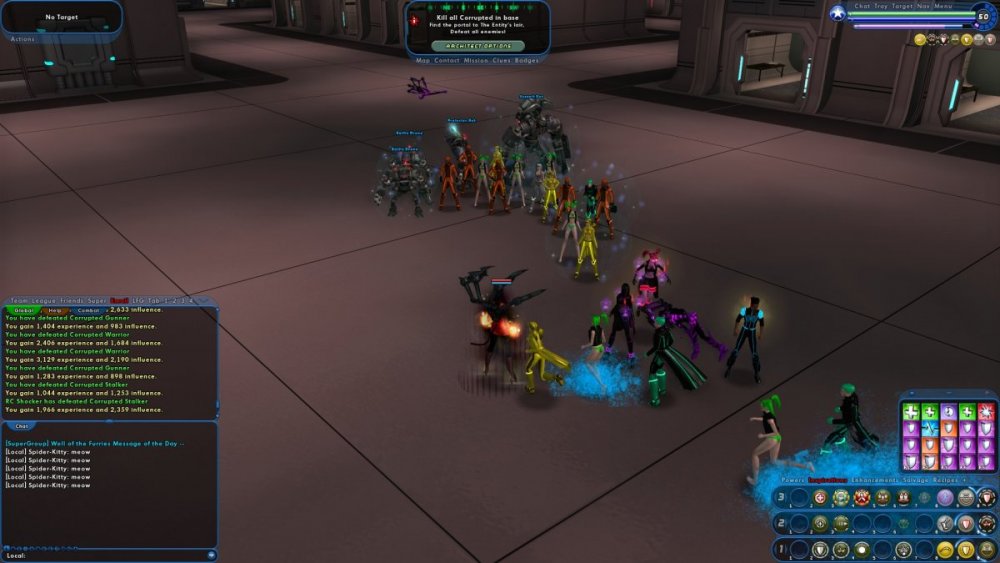1000x563 pixels.
Task: View the Badges window
Action: [527, 60]
